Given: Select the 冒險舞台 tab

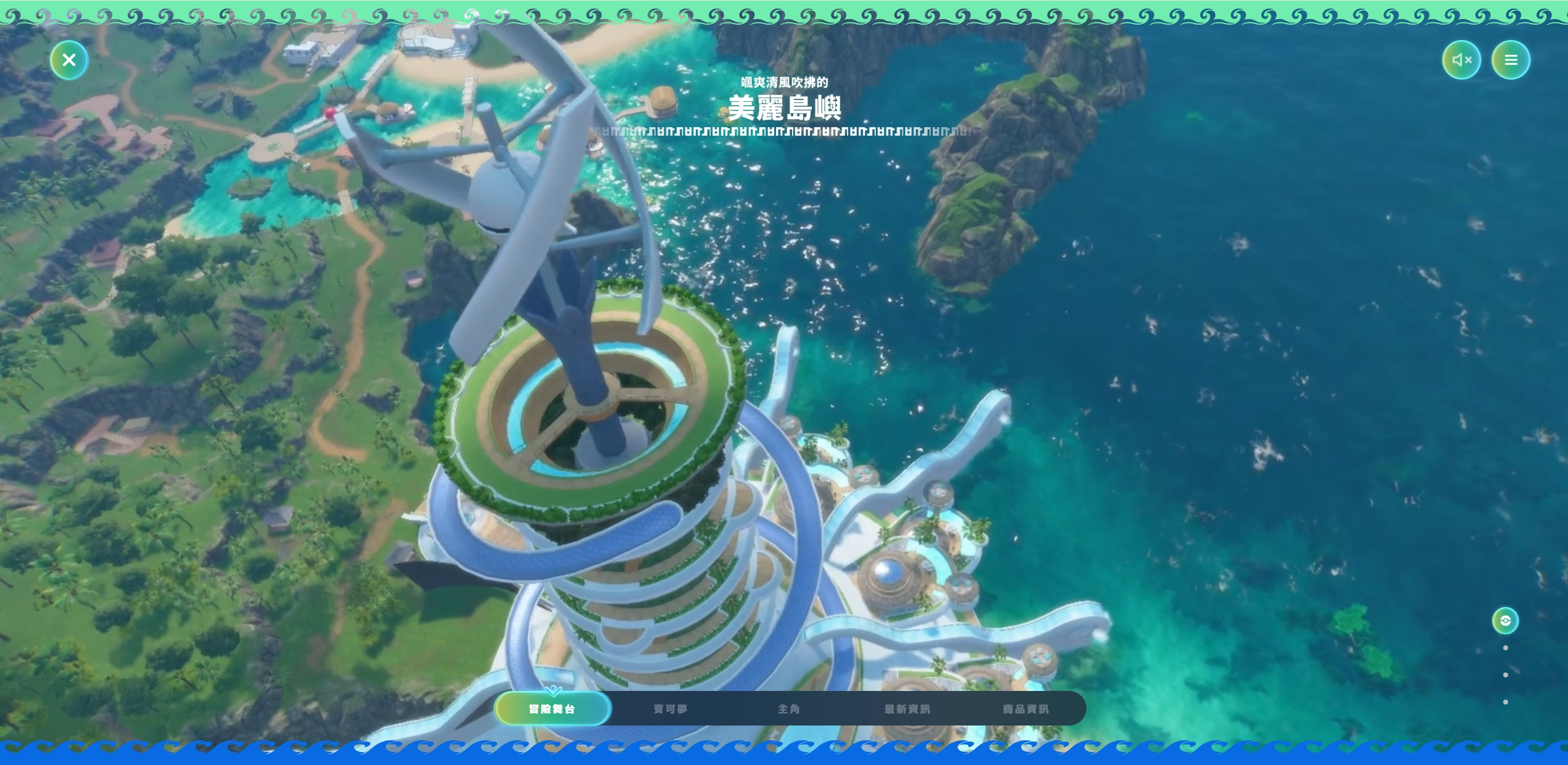Looking at the screenshot, I should [553, 709].
